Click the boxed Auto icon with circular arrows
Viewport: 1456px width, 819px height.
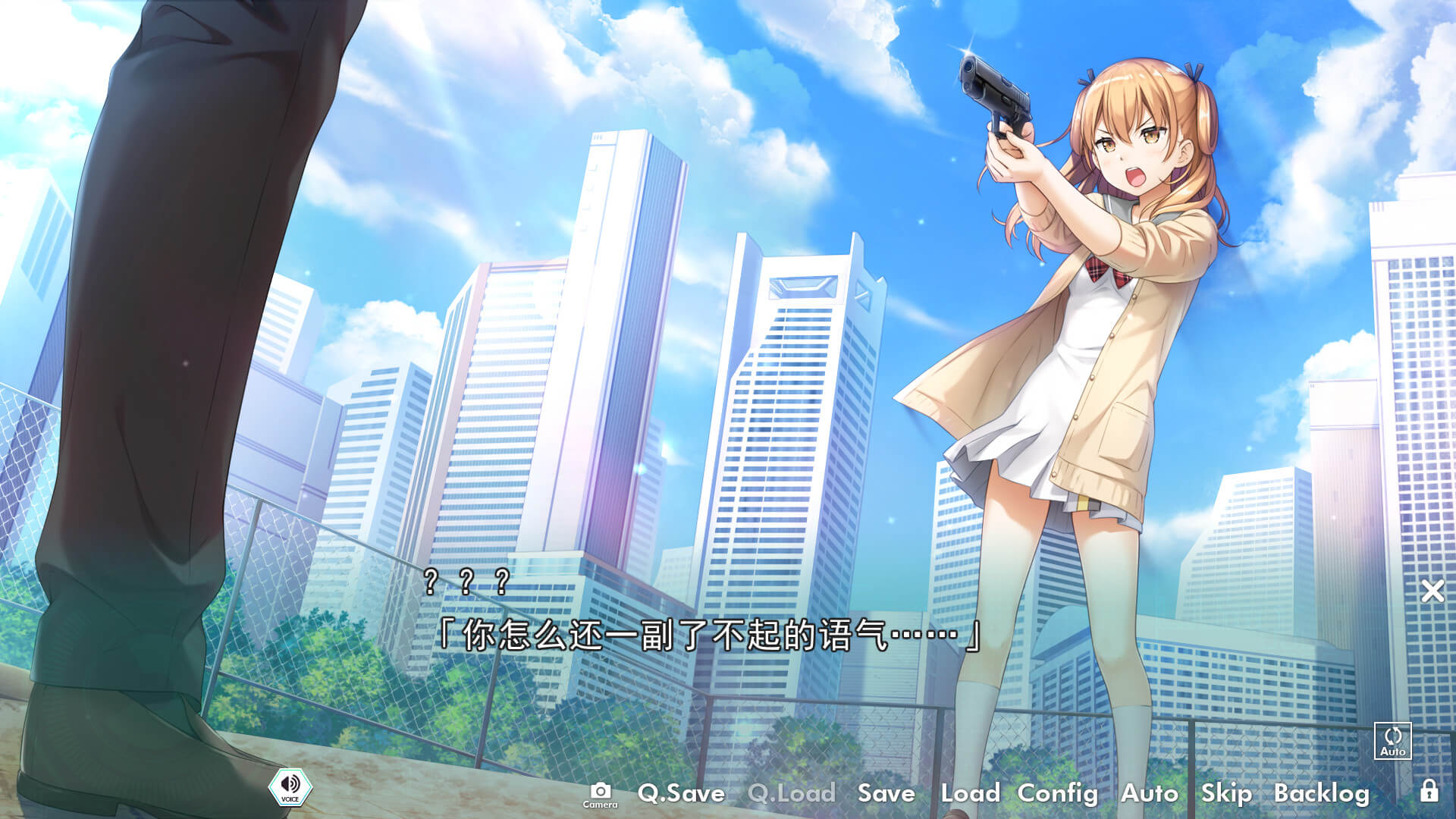(1392, 740)
